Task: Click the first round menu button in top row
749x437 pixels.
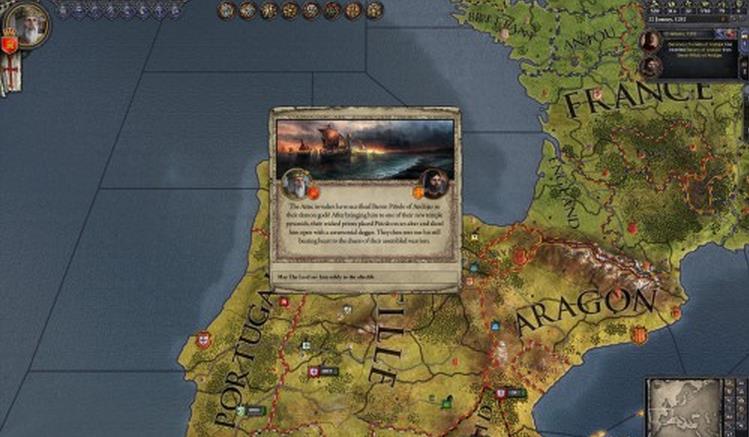Action: tap(227, 11)
